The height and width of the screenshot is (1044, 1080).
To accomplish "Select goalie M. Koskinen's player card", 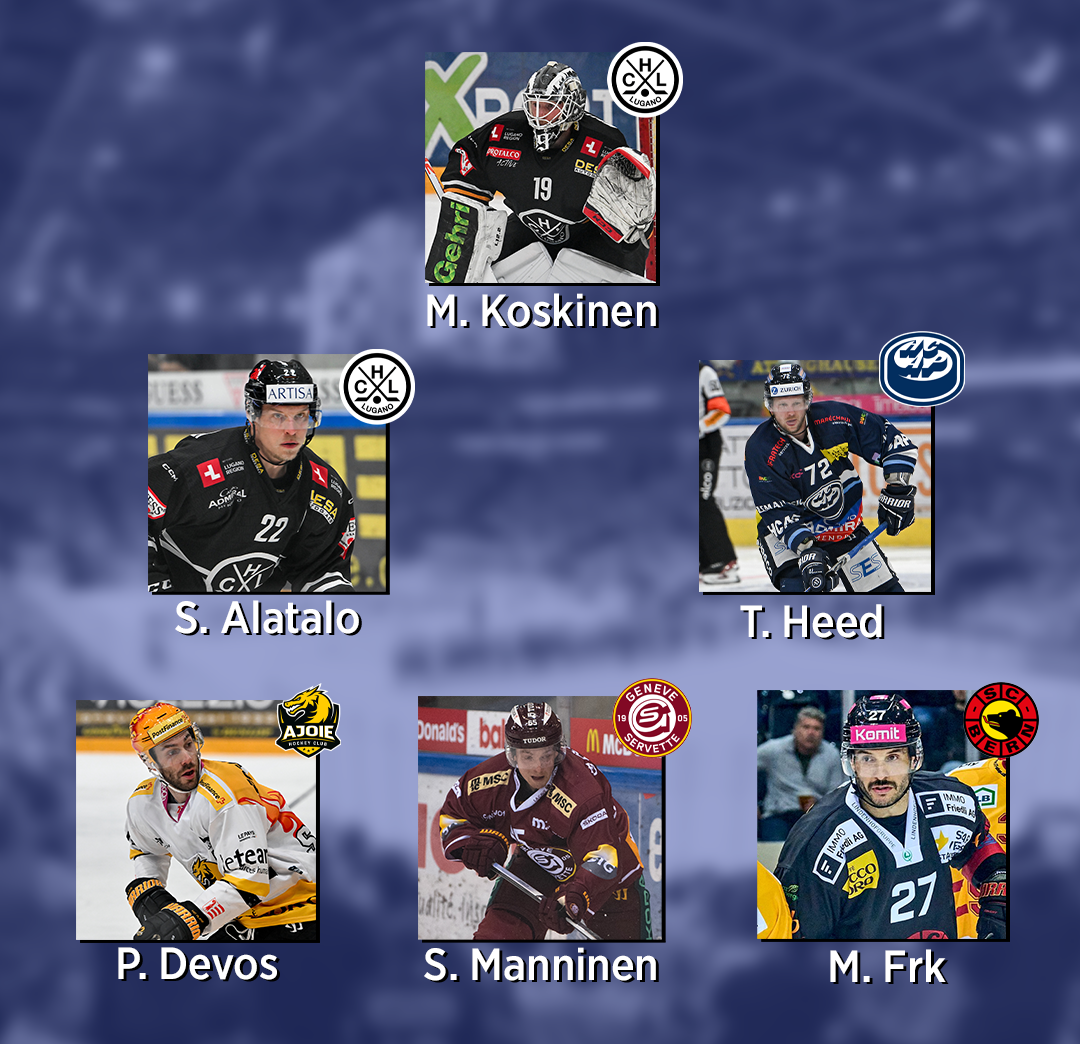I will point(540,170).
